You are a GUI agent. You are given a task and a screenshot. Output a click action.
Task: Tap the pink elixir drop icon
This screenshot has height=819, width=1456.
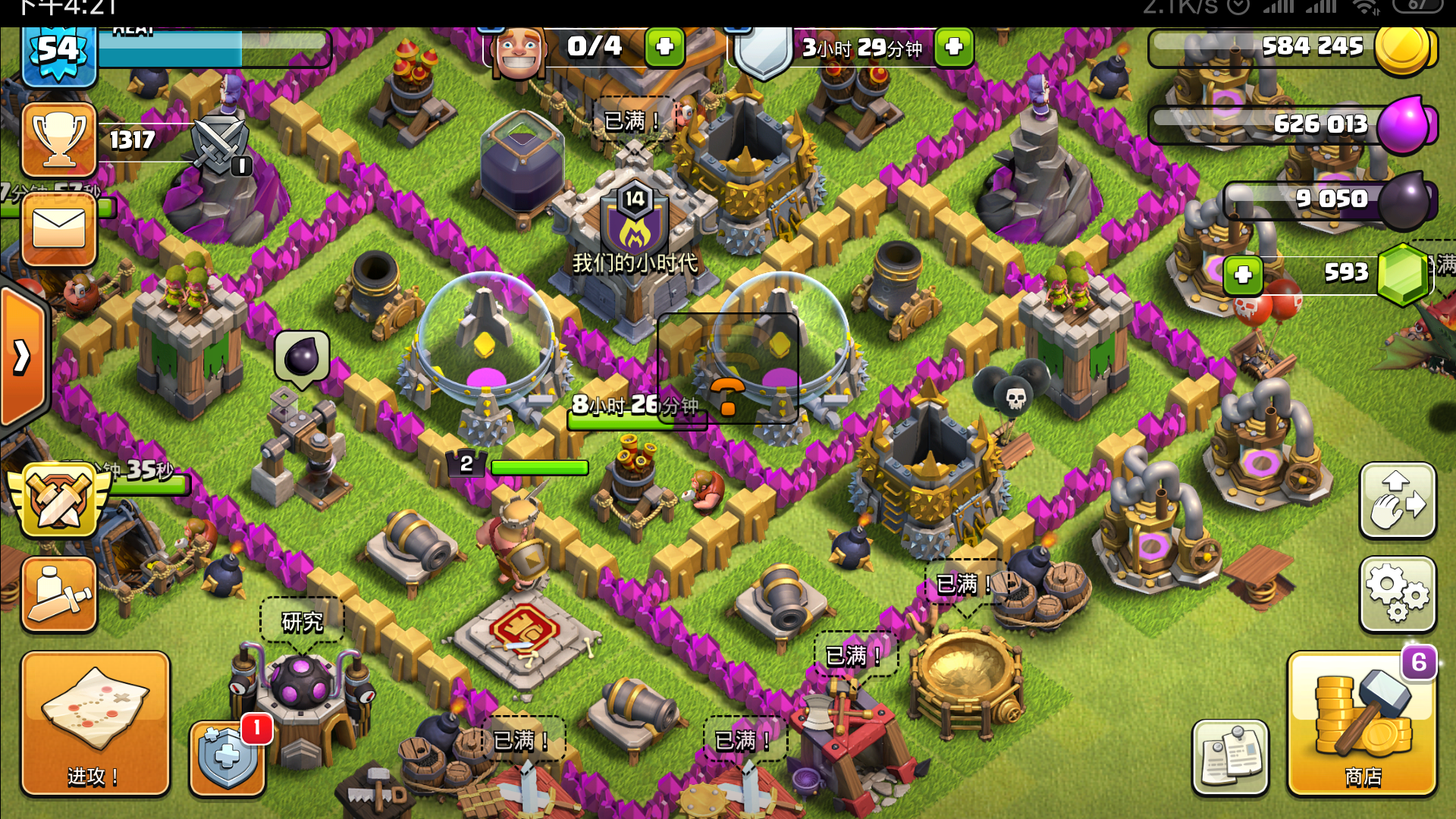[x=1404, y=124]
